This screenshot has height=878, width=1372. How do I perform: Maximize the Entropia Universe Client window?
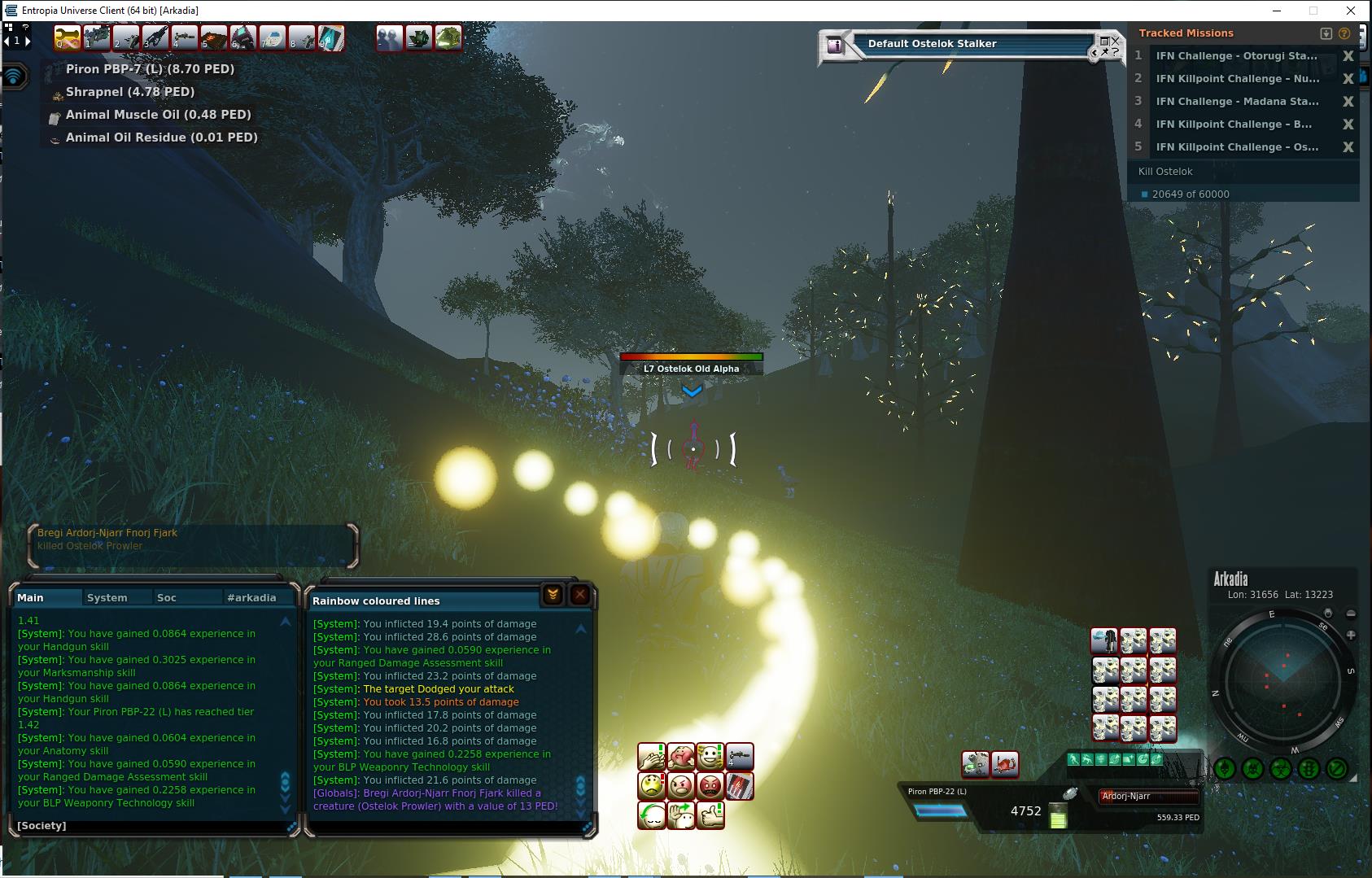point(1313,11)
